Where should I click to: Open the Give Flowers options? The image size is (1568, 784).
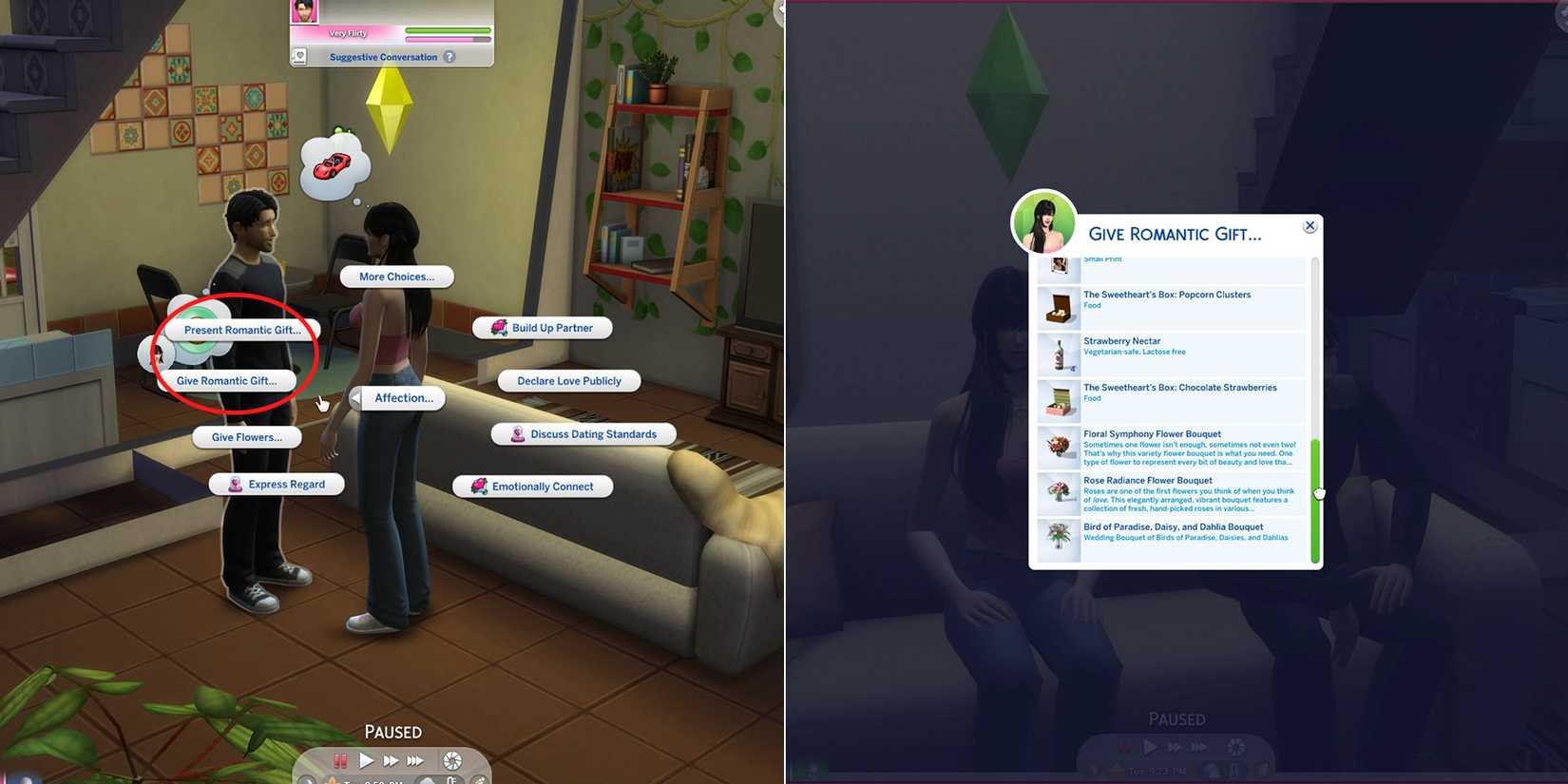point(246,437)
